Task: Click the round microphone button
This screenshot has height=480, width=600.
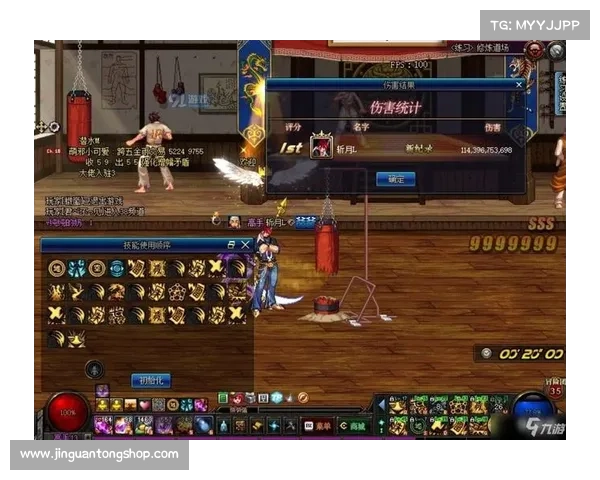Action: 94,369
